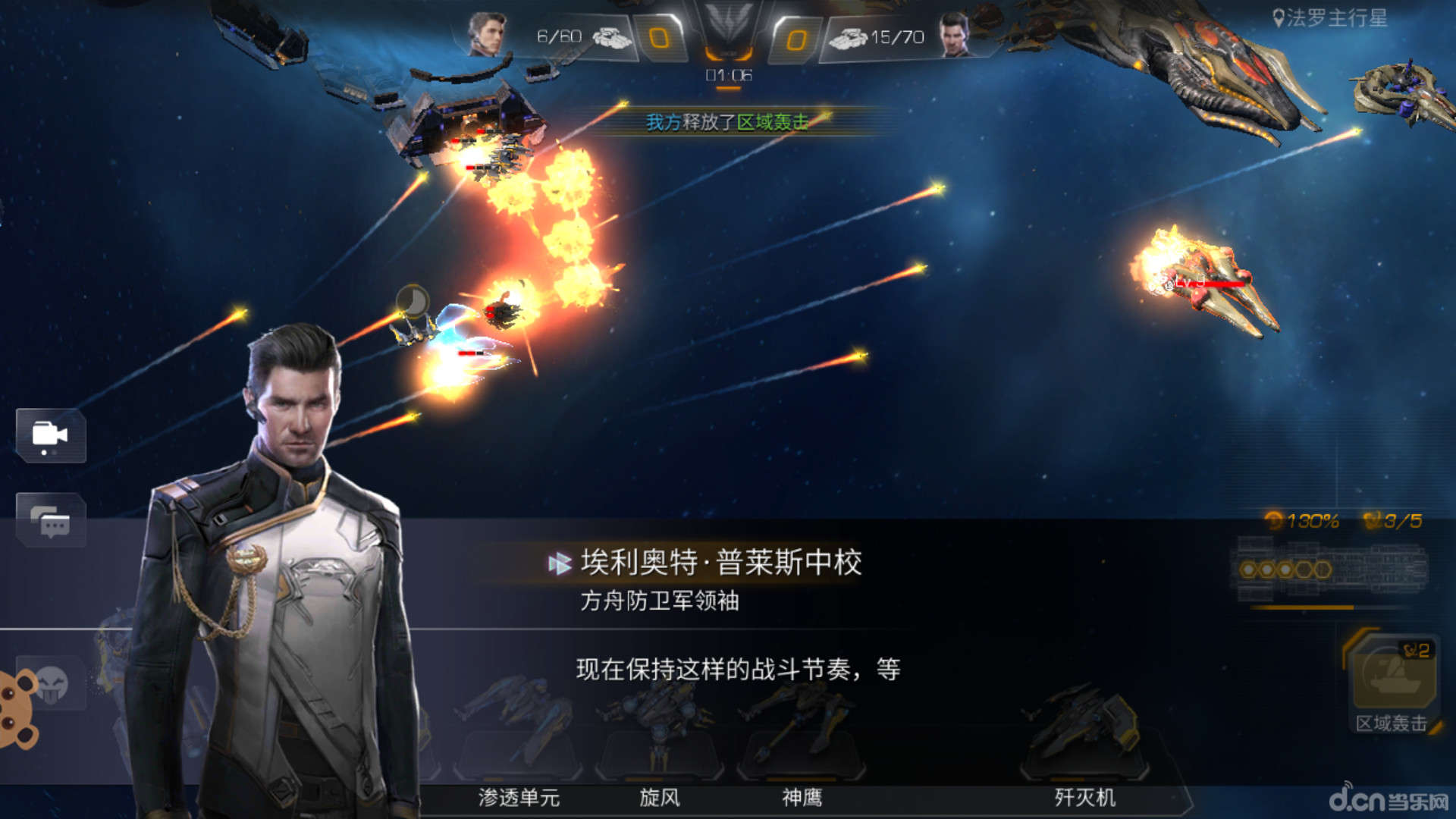1456x819 pixels.
Task: Select the 神鹰 unit tab
Action: (x=803, y=798)
